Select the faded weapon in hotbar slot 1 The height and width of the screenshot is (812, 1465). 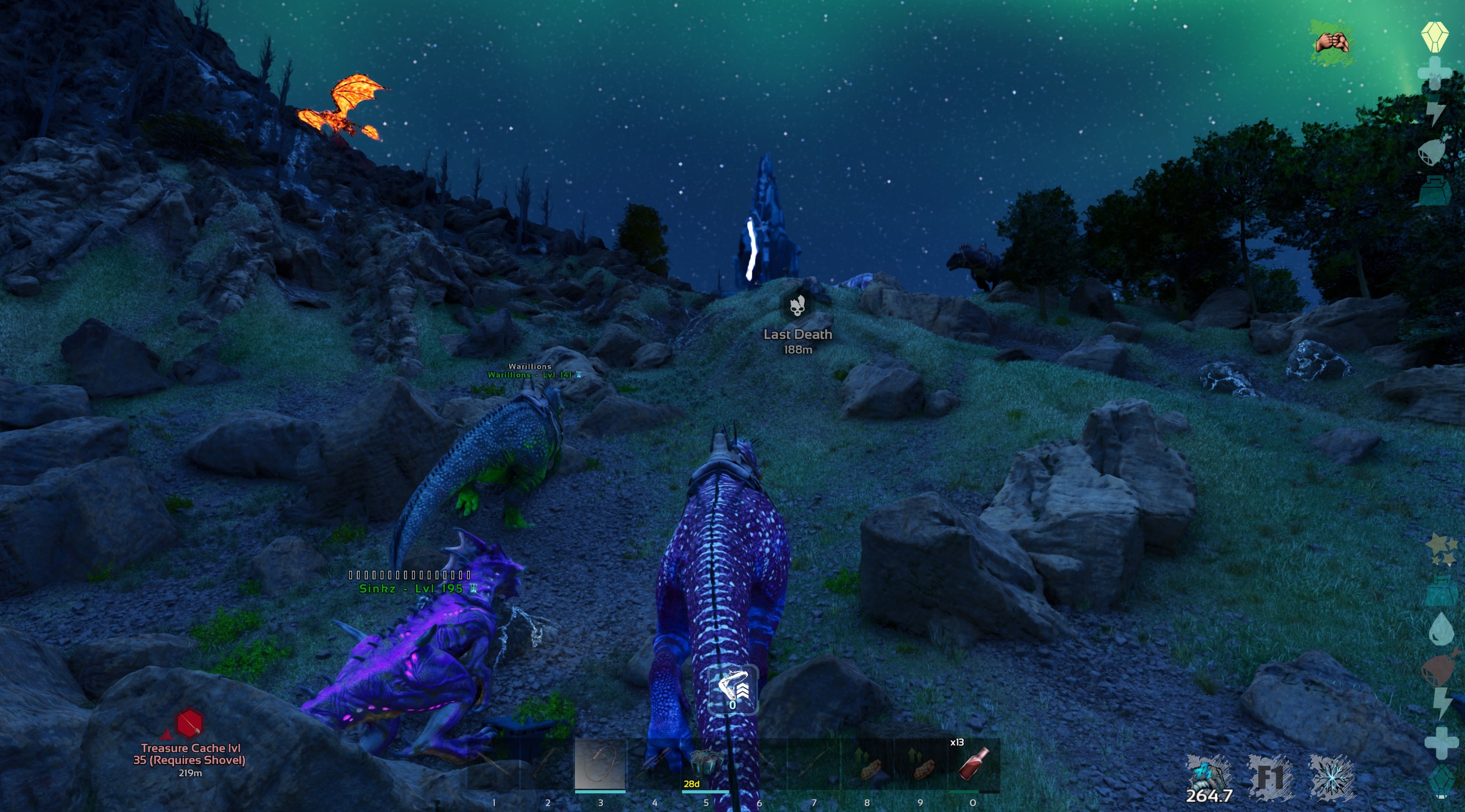pos(493,764)
